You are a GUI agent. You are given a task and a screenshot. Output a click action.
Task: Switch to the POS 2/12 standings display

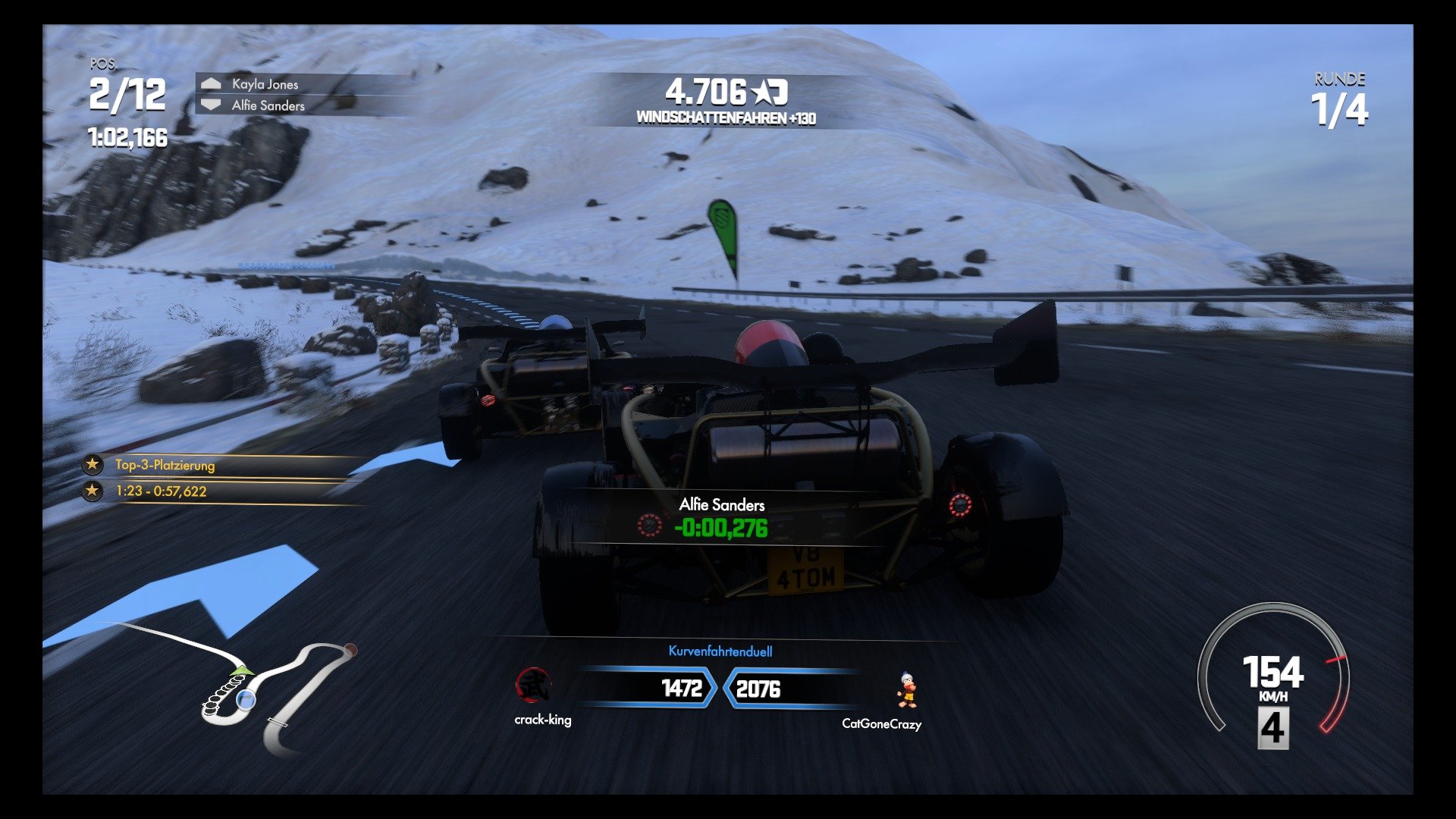pos(126,93)
